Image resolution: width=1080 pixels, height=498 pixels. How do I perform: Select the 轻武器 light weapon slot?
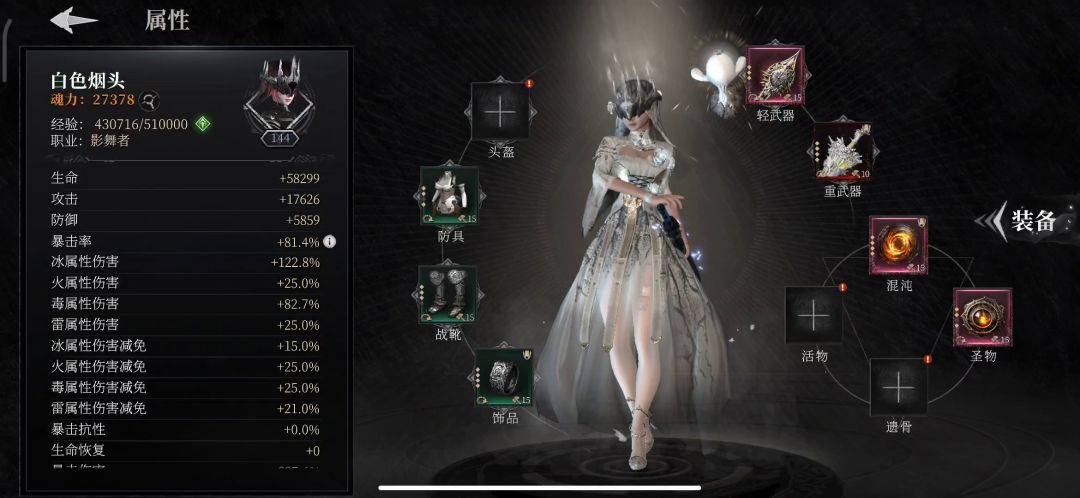775,76
